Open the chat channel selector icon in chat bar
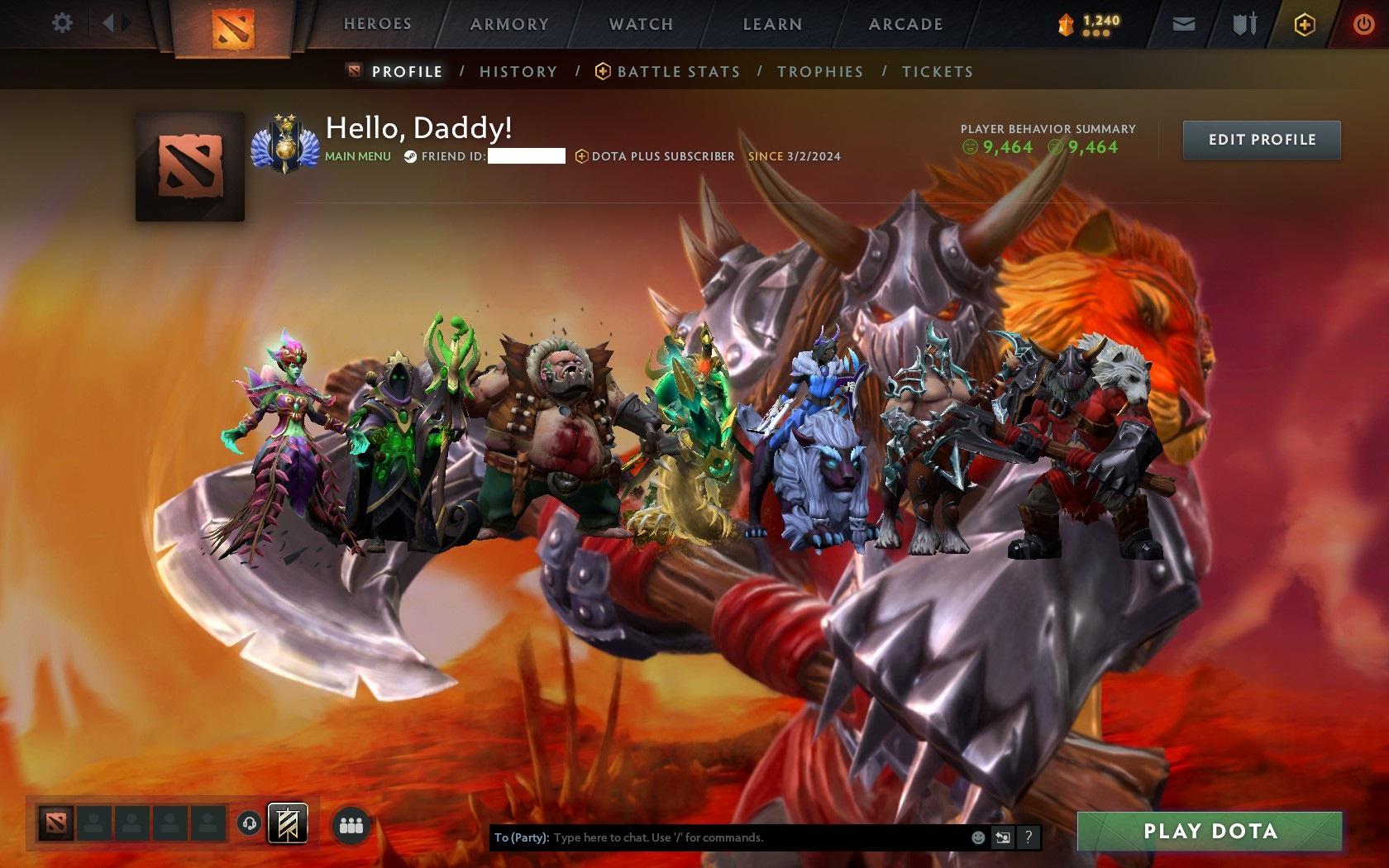This screenshot has width=1389, height=868. 1003,837
